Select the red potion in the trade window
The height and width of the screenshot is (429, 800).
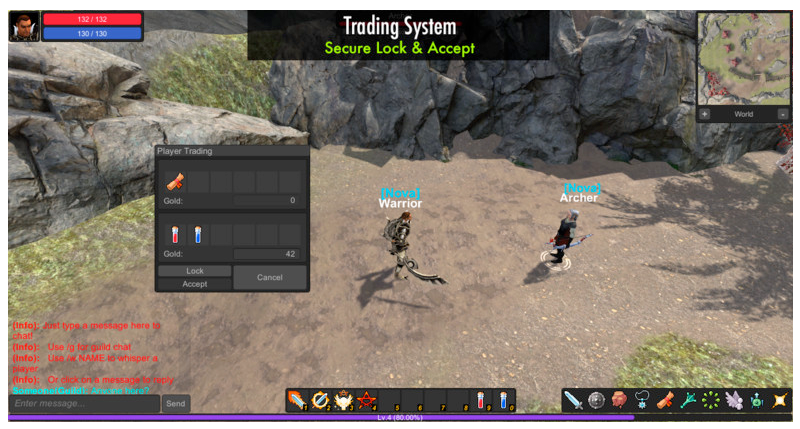[x=175, y=234]
